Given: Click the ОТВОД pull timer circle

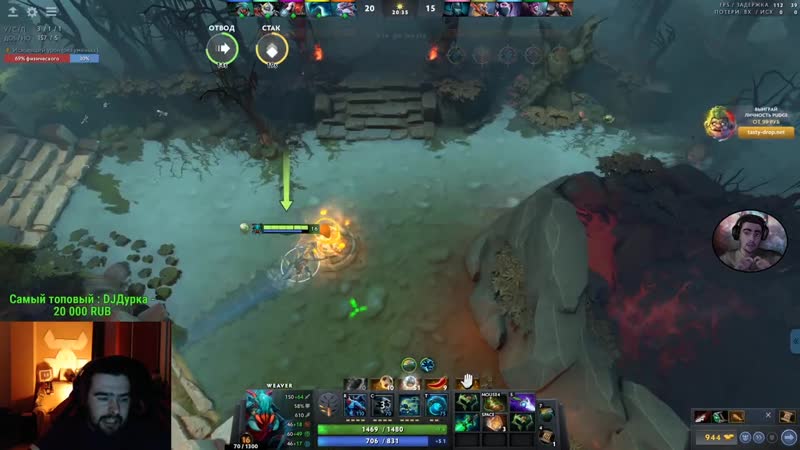Looking at the screenshot, I should (222, 47).
